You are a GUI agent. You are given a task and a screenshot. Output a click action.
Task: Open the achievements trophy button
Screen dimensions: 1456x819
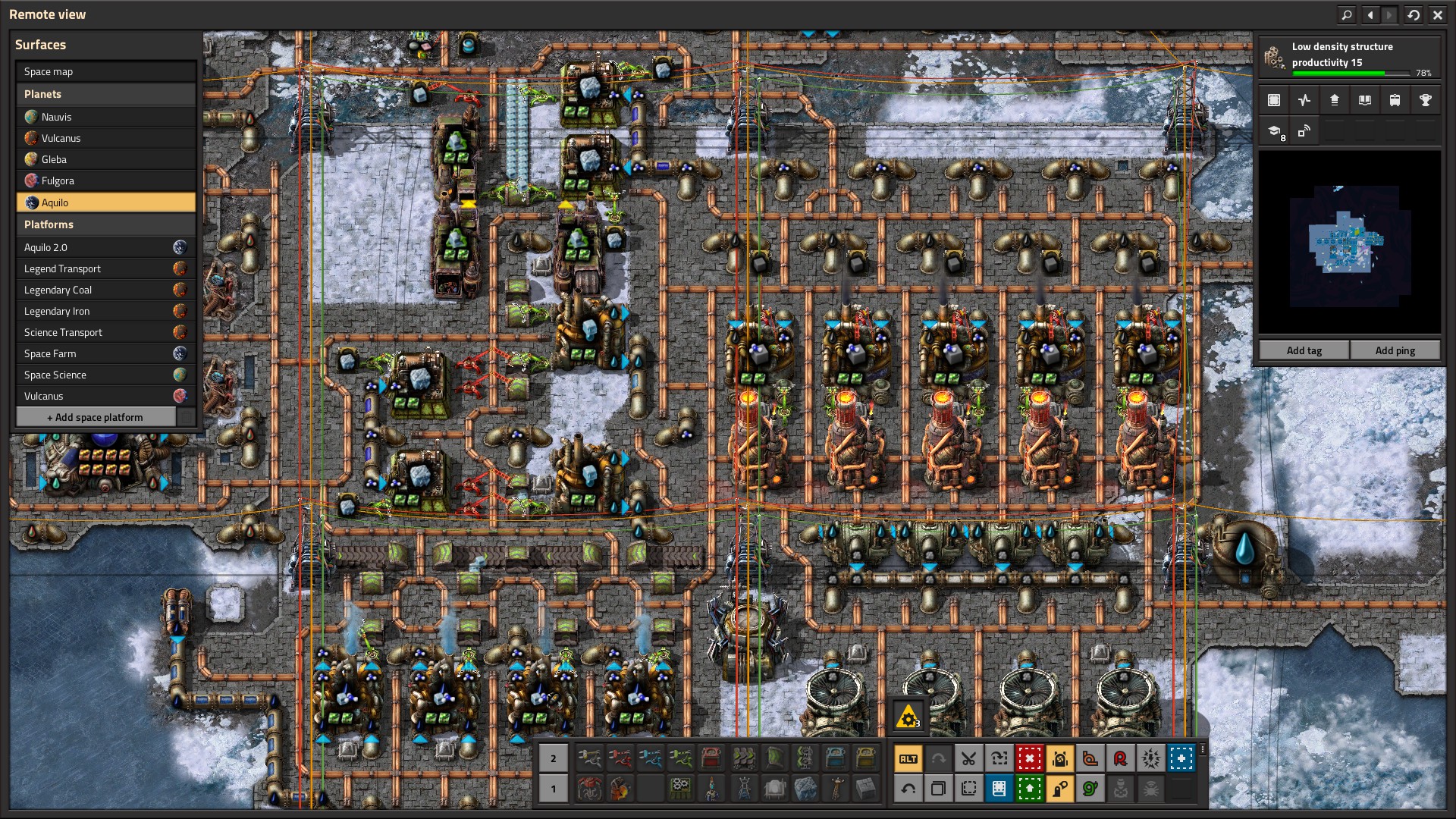click(1425, 100)
